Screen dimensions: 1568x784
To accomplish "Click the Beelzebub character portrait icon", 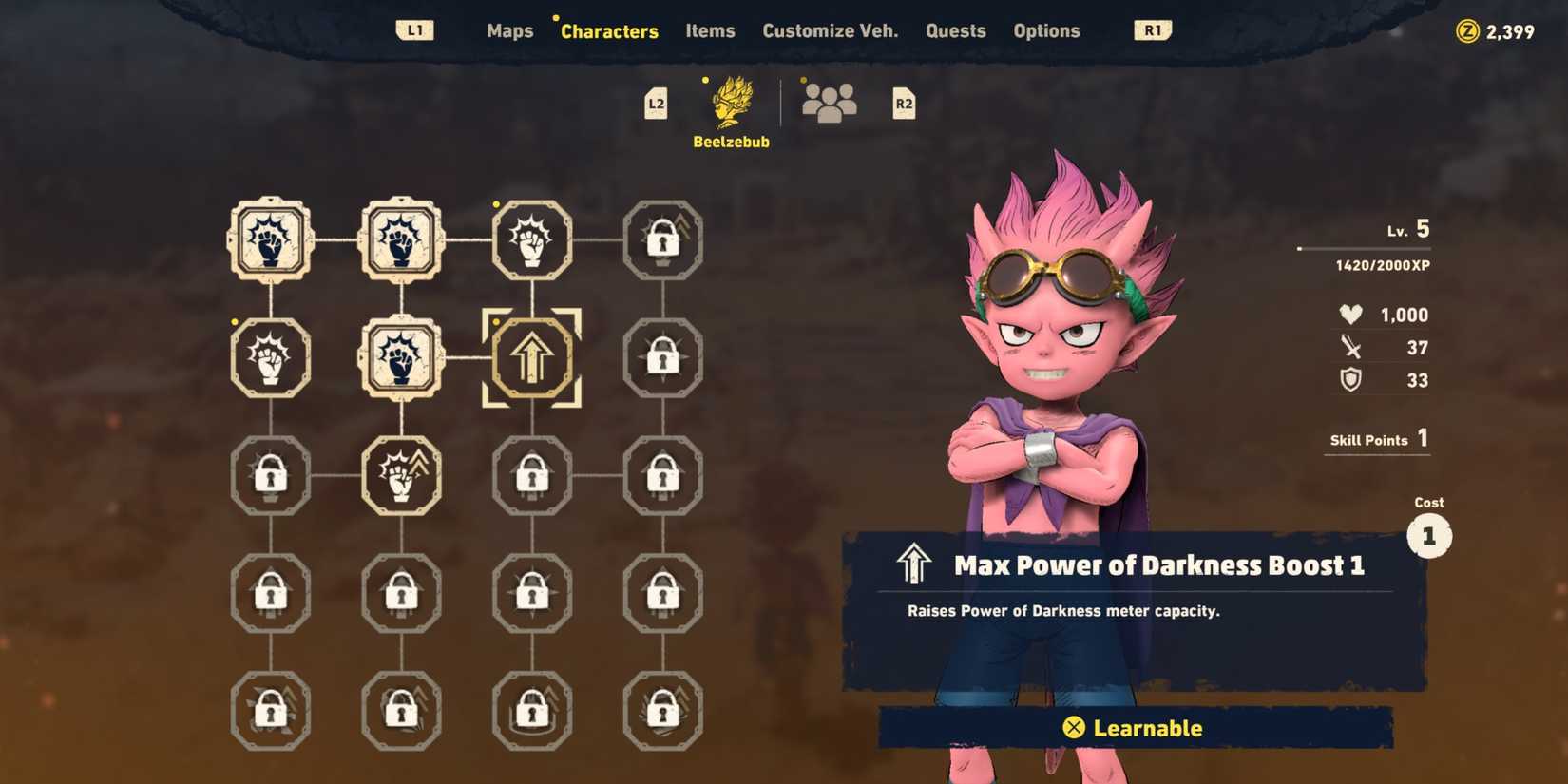I will click(730, 100).
